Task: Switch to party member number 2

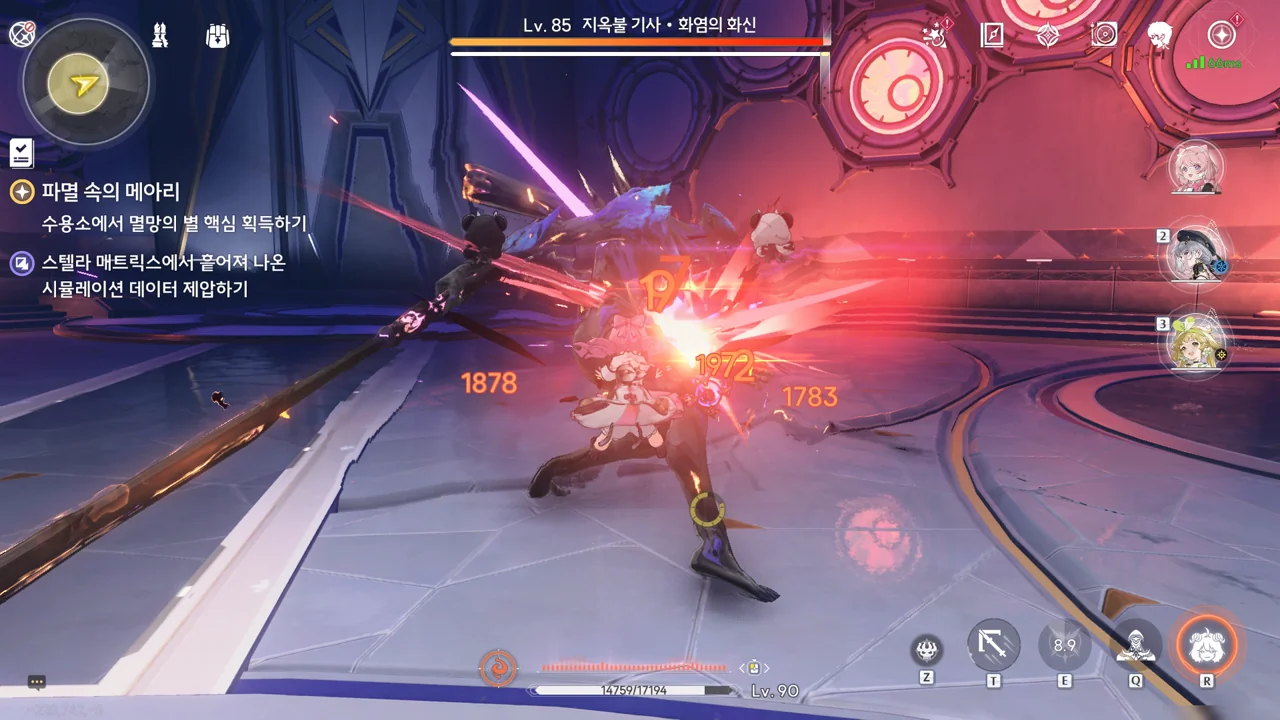Action: click(1196, 254)
